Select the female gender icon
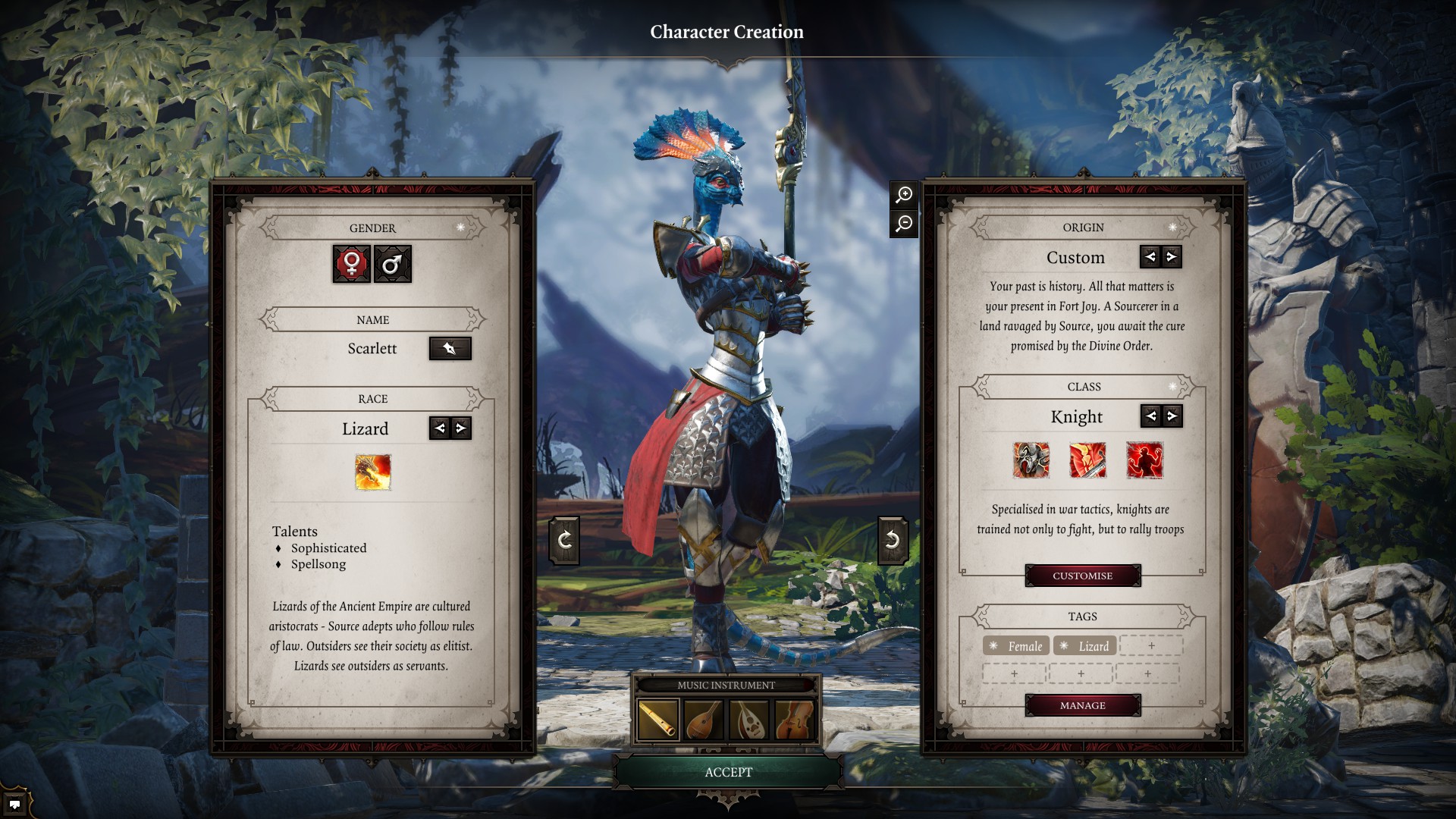This screenshot has height=819, width=1456. pyautogui.click(x=352, y=264)
